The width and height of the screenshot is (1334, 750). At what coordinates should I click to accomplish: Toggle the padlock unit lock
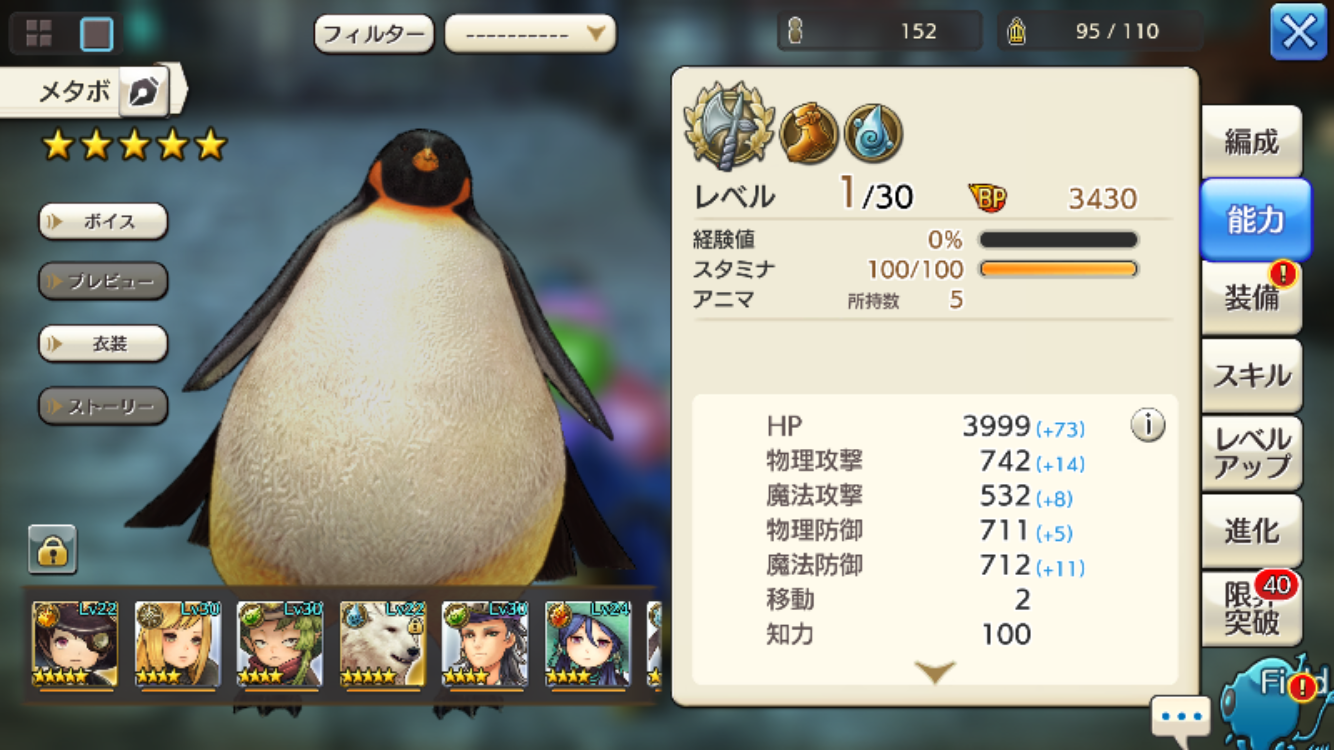52,549
